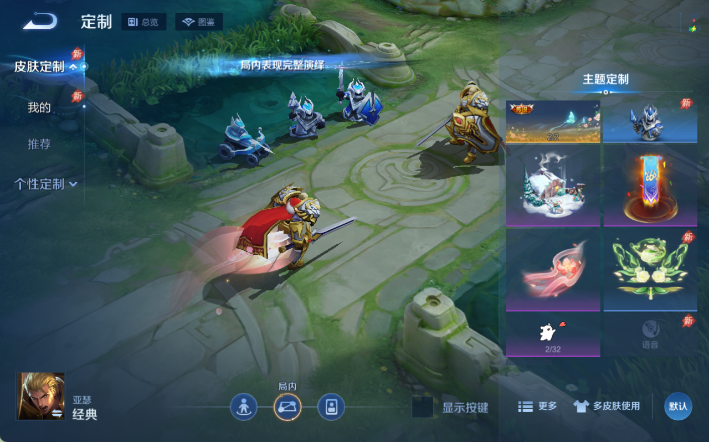The width and height of the screenshot is (709, 442).
Task: Select the golden landscape theme tile
Action: click(x=552, y=121)
